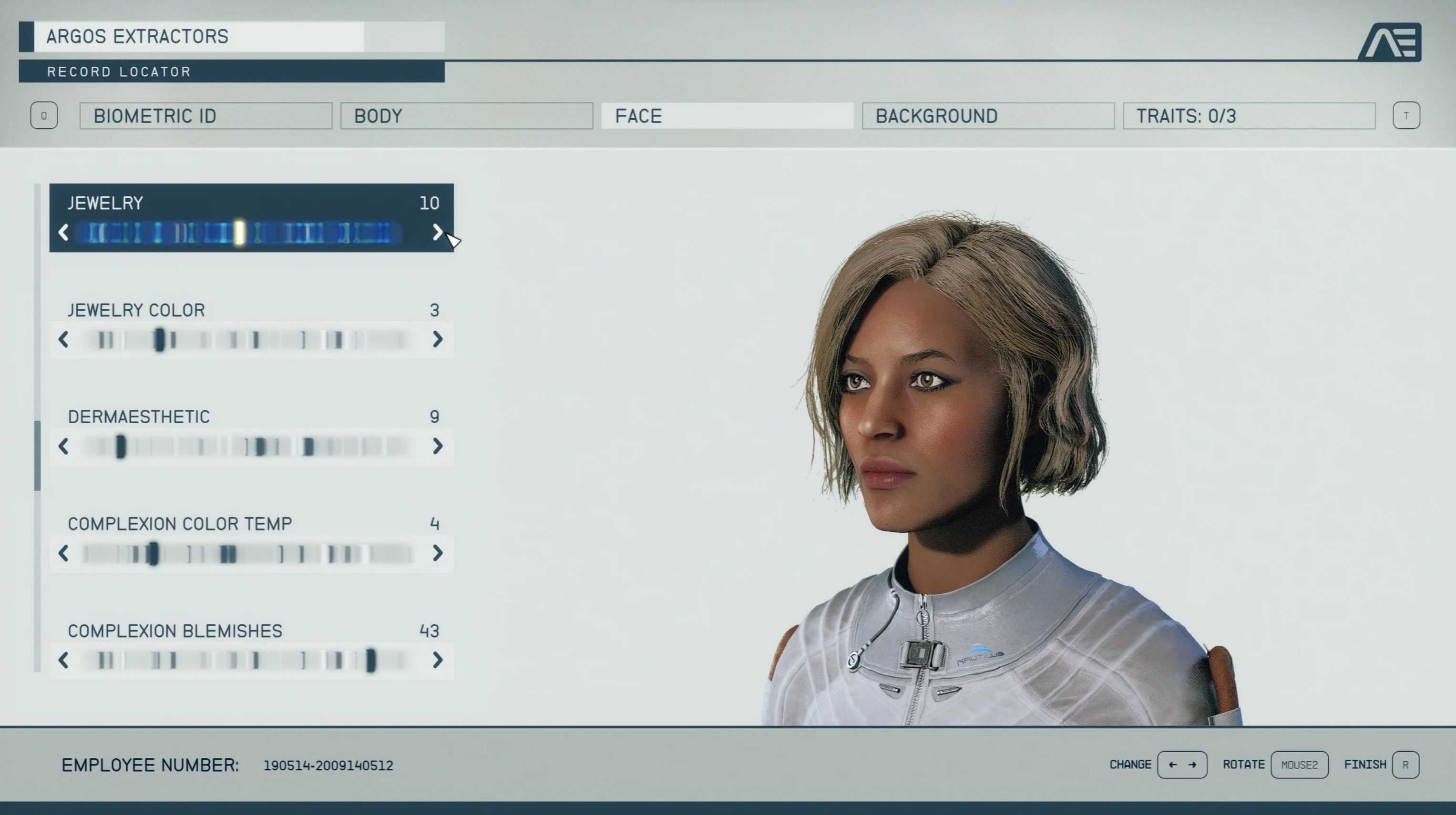Open the Traits tab

1249,116
